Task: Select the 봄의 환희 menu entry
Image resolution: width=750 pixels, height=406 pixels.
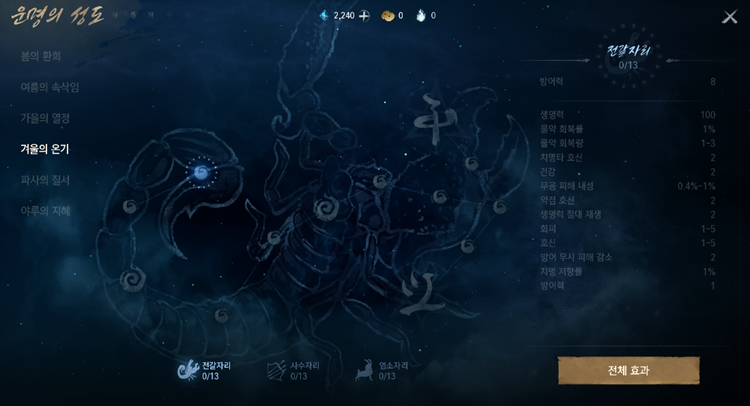Action: (x=41, y=56)
